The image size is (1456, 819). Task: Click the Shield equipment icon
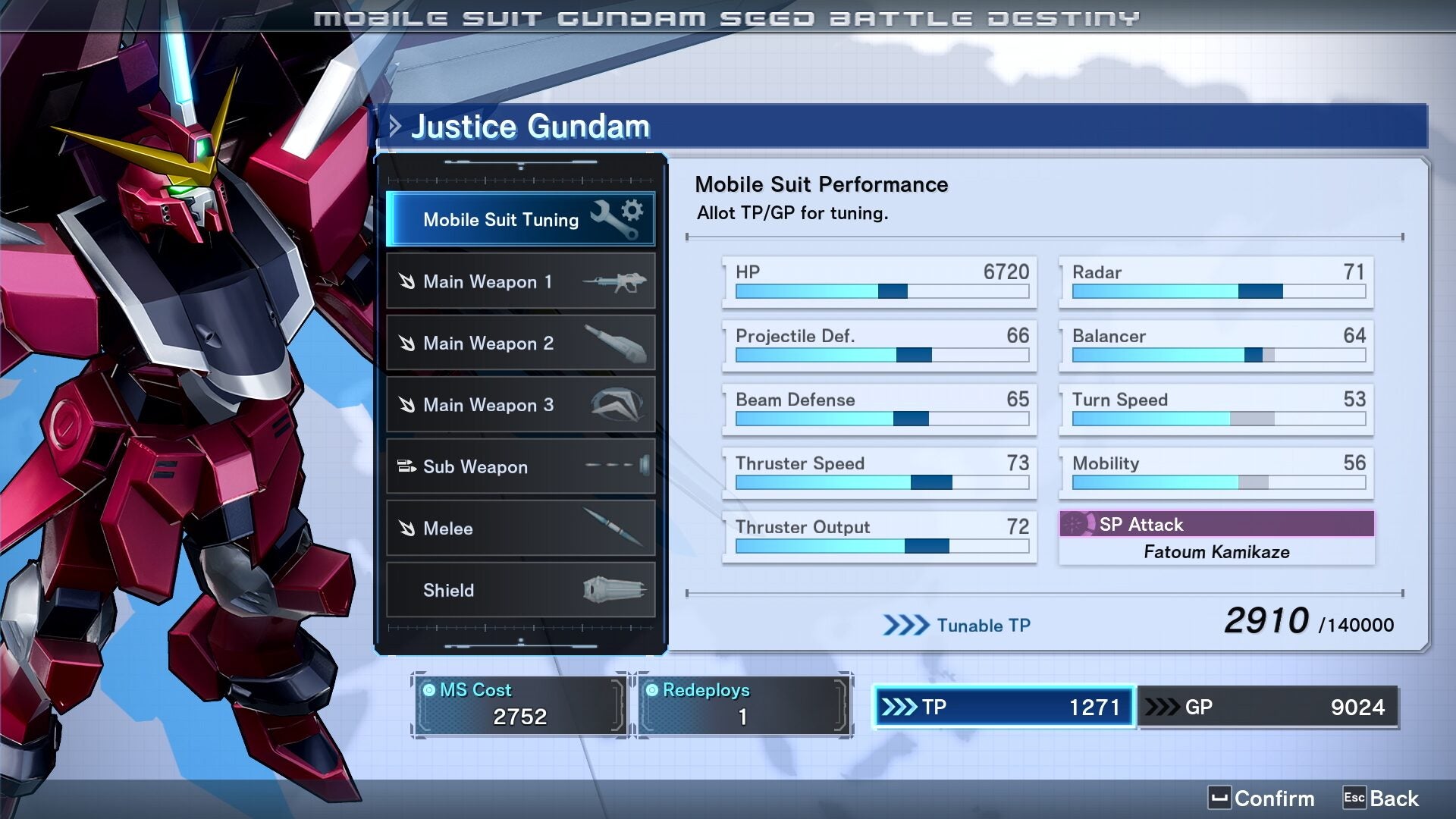click(x=616, y=590)
